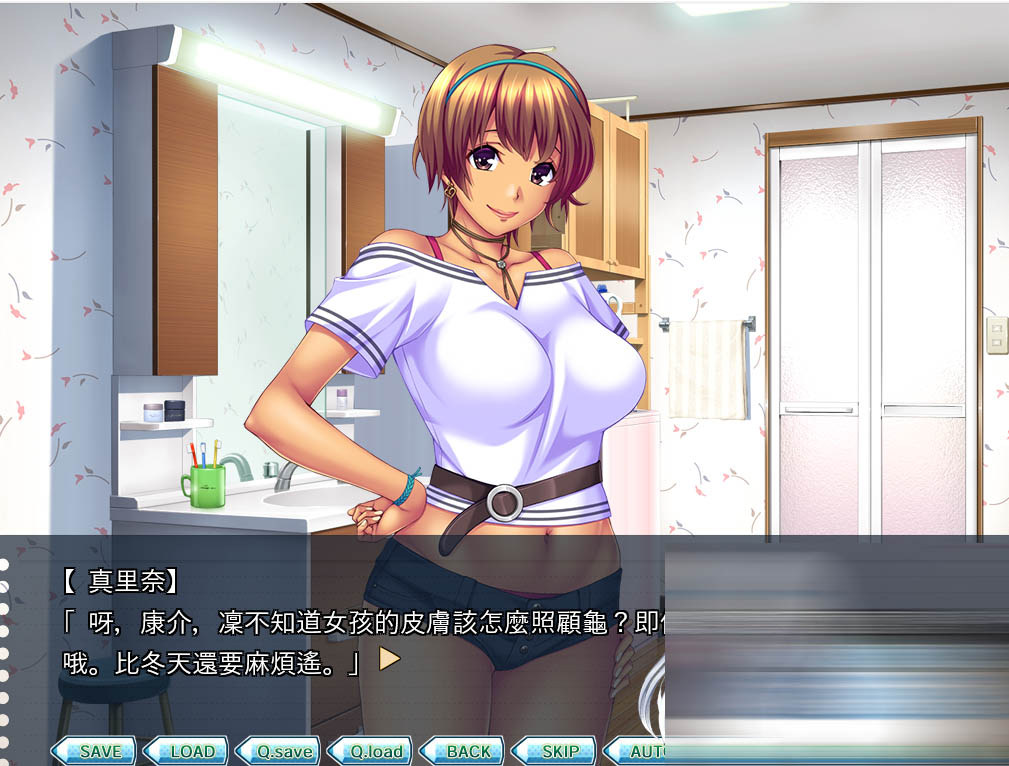Image resolution: width=1009 pixels, height=766 pixels.
Task: Click the yellow arrow to continue dialogue
Action: coord(389,660)
